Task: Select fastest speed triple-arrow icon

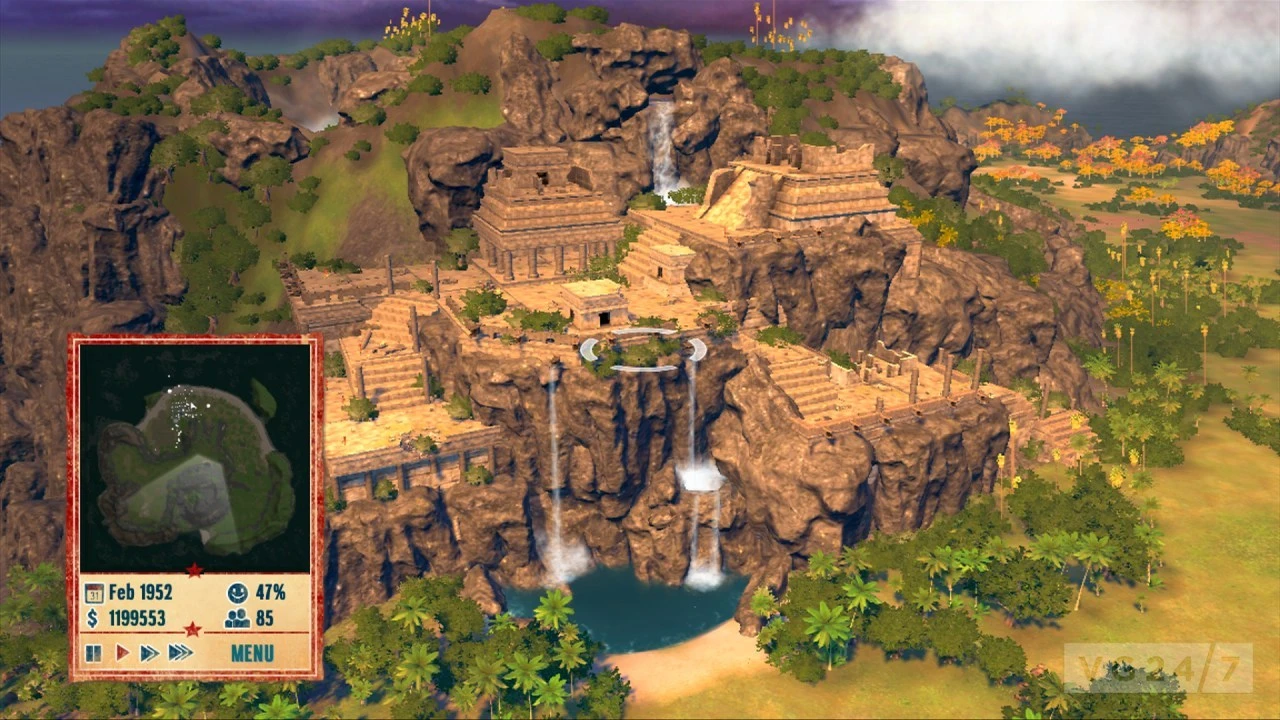Action: [x=178, y=651]
